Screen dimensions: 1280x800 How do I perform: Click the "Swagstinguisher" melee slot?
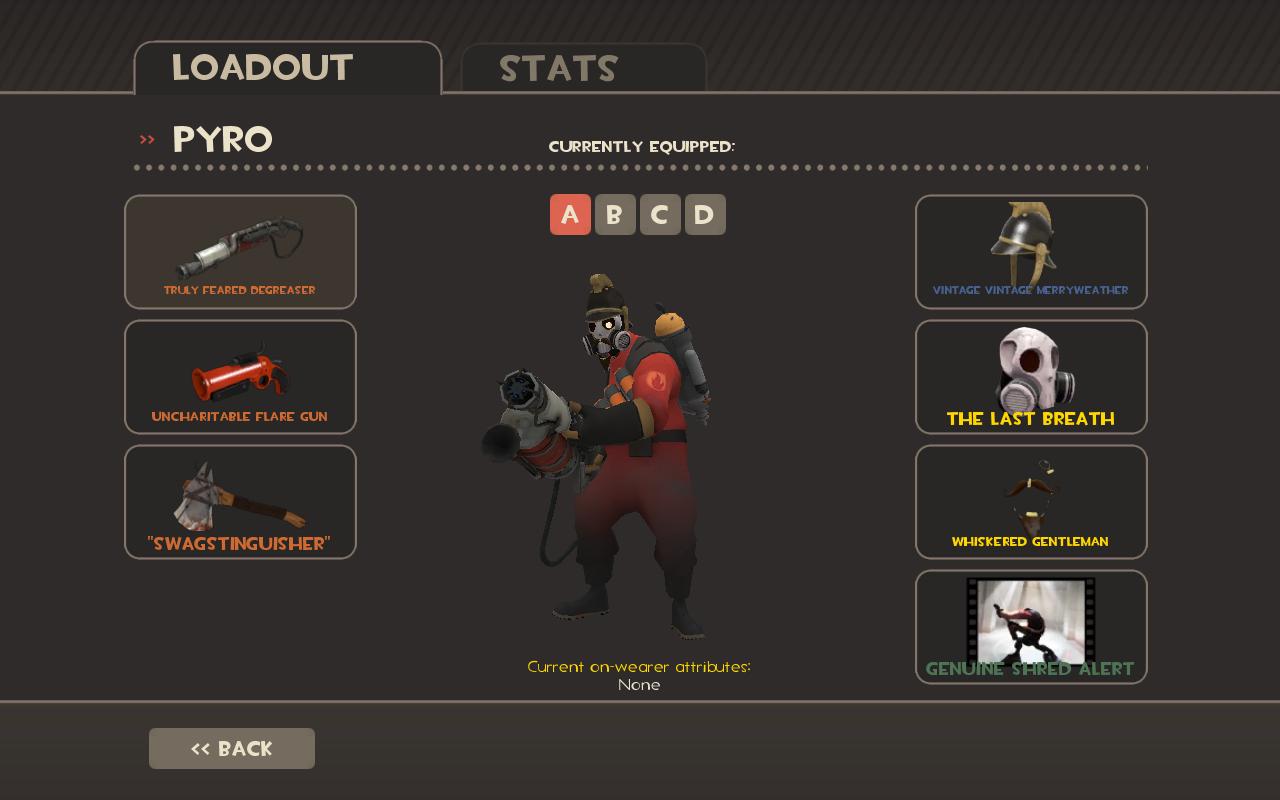pyautogui.click(x=240, y=501)
